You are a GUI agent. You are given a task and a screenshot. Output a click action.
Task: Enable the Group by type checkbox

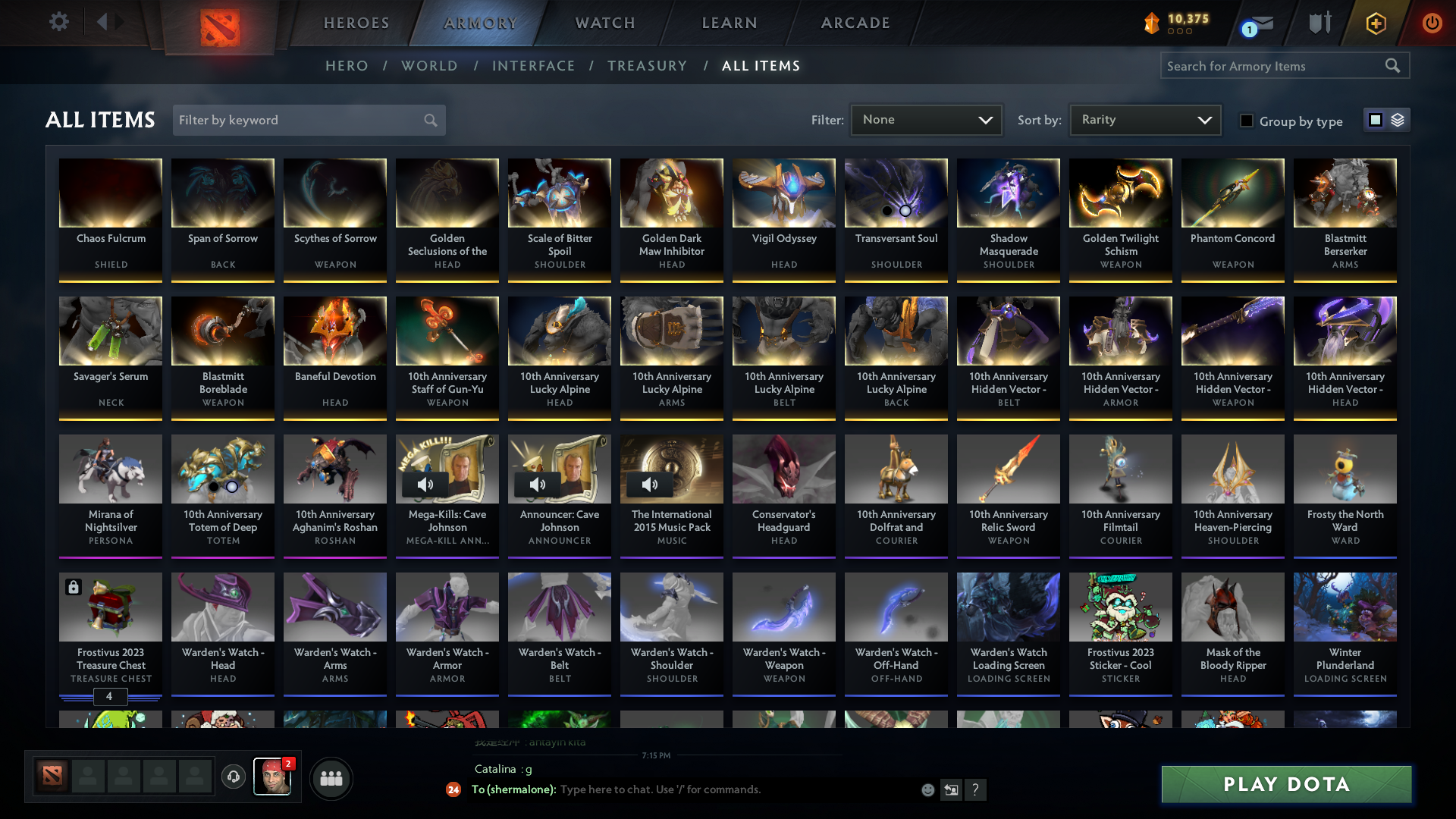pos(1247,121)
